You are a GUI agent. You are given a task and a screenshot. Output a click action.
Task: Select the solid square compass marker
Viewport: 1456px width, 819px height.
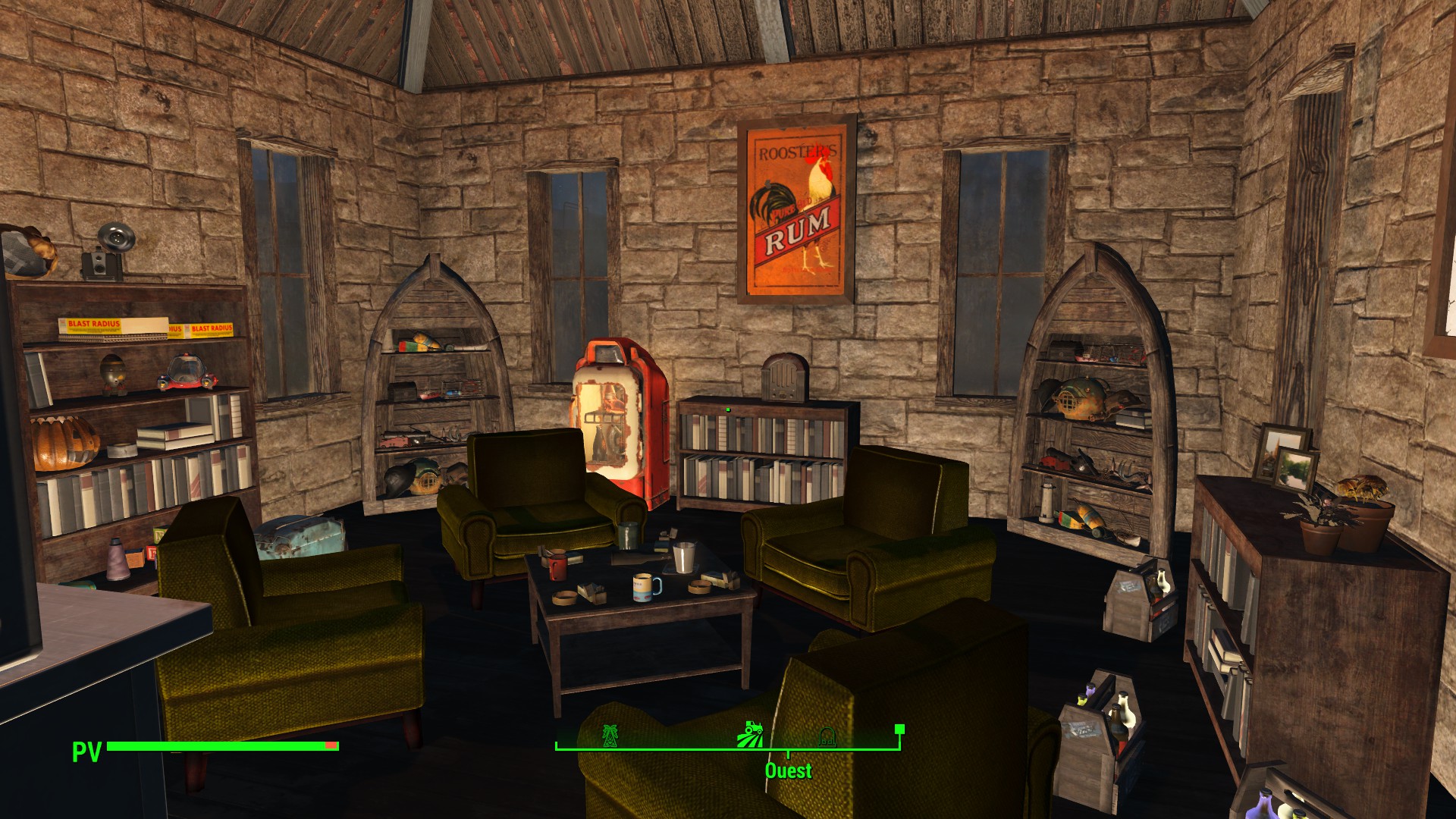tap(899, 730)
